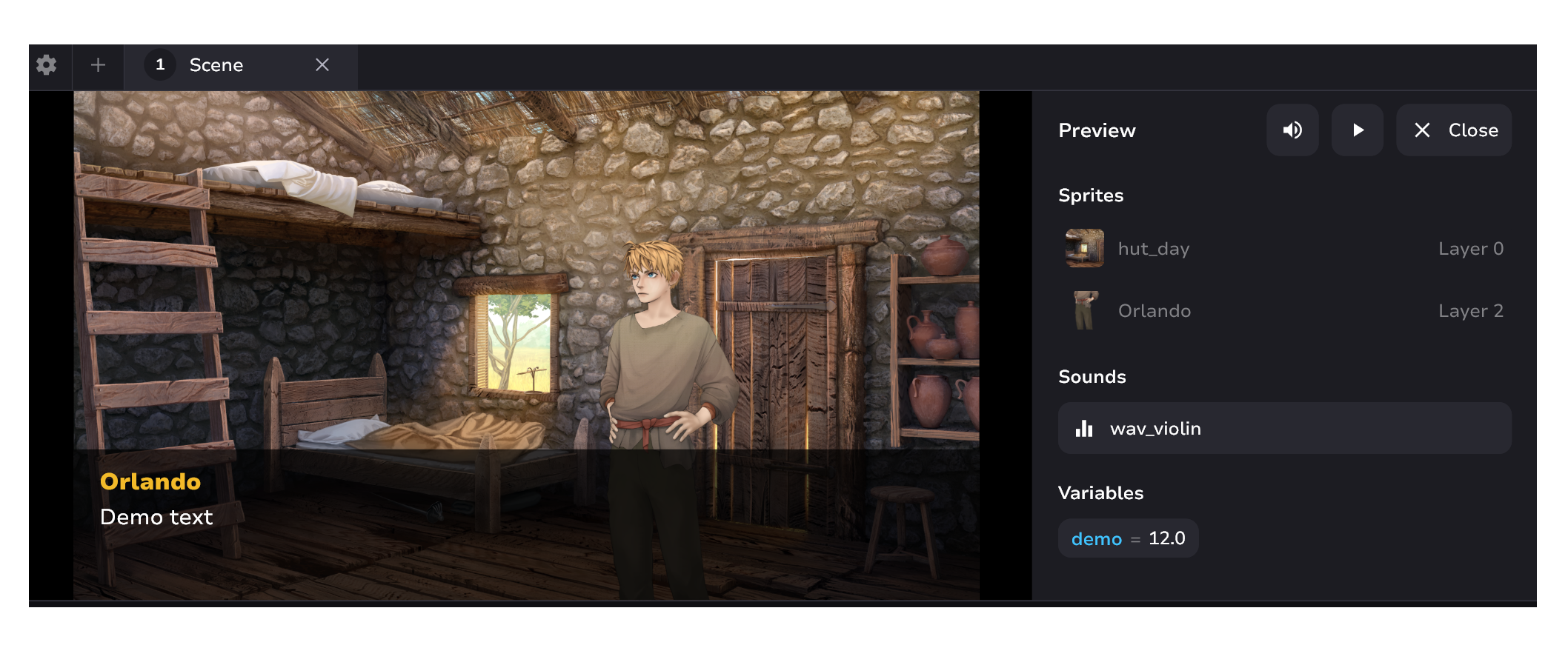Expand the Variables section
The height and width of the screenshot is (645, 1568).
[1100, 492]
